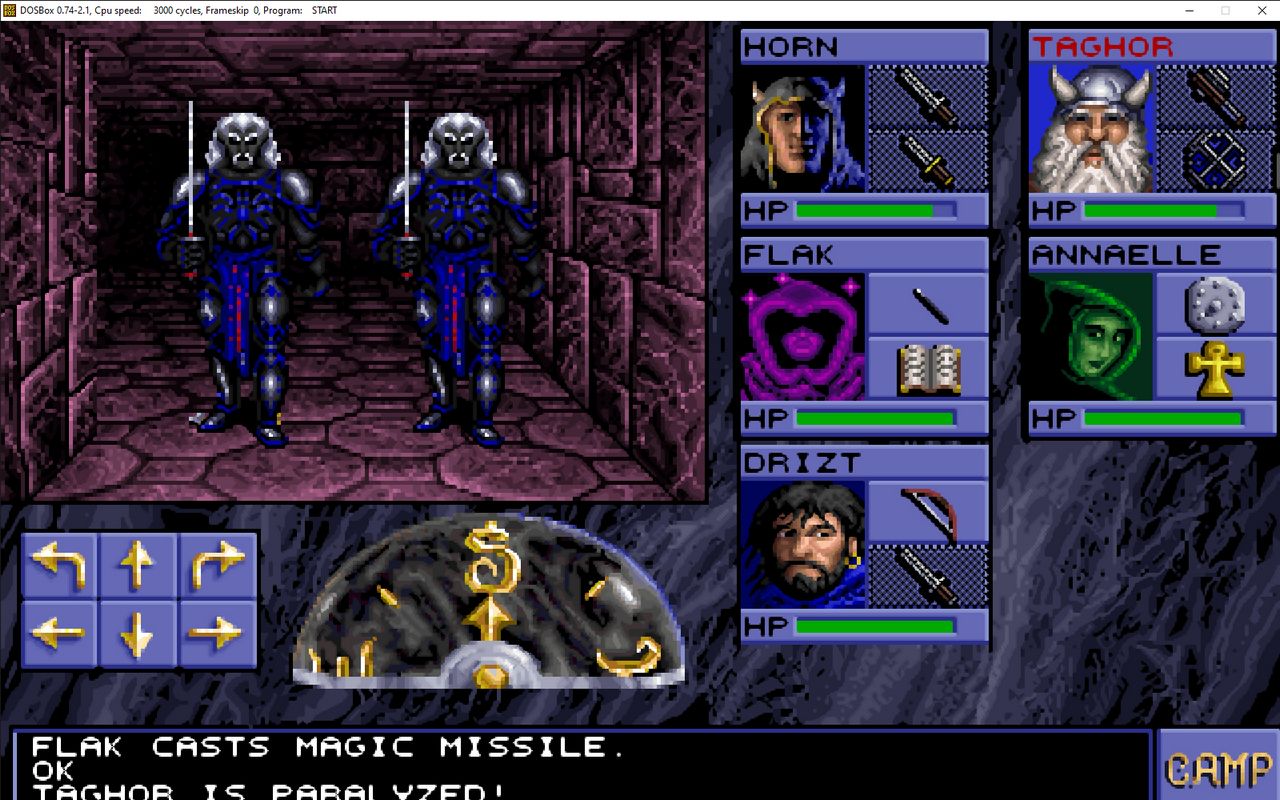Turn the party left

coord(59,565)
